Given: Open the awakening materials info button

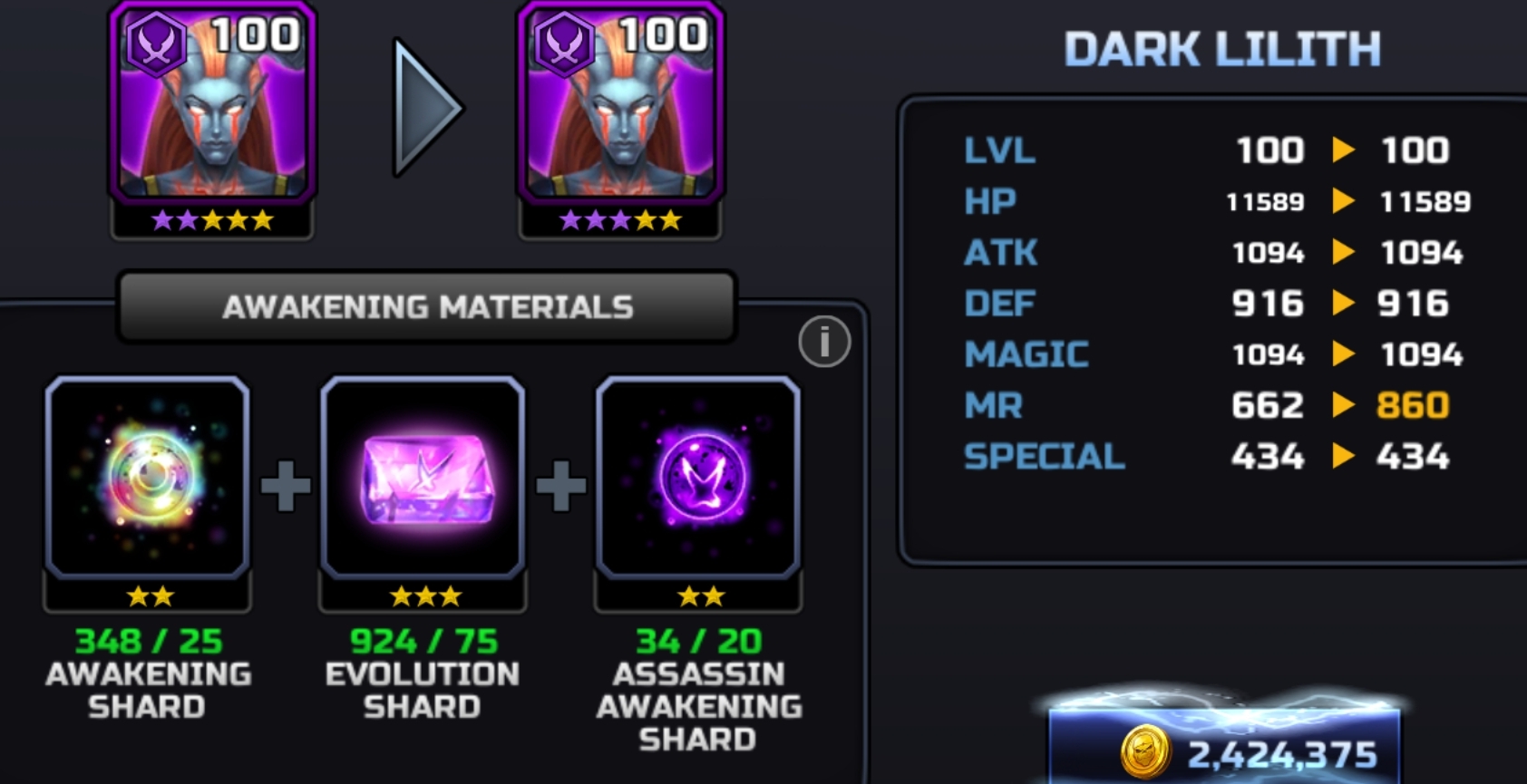Looking at the screenshot, I should coord(823,342).
